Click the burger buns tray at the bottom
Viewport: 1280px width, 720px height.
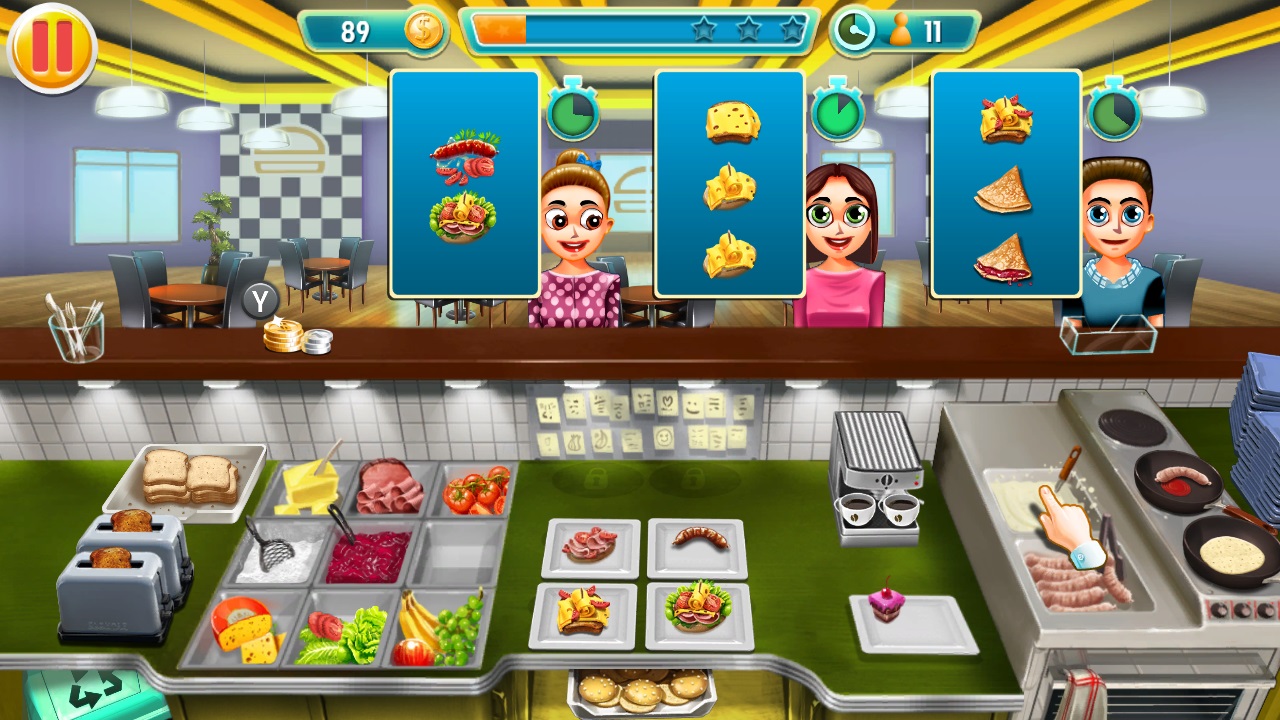pos(640,690)
